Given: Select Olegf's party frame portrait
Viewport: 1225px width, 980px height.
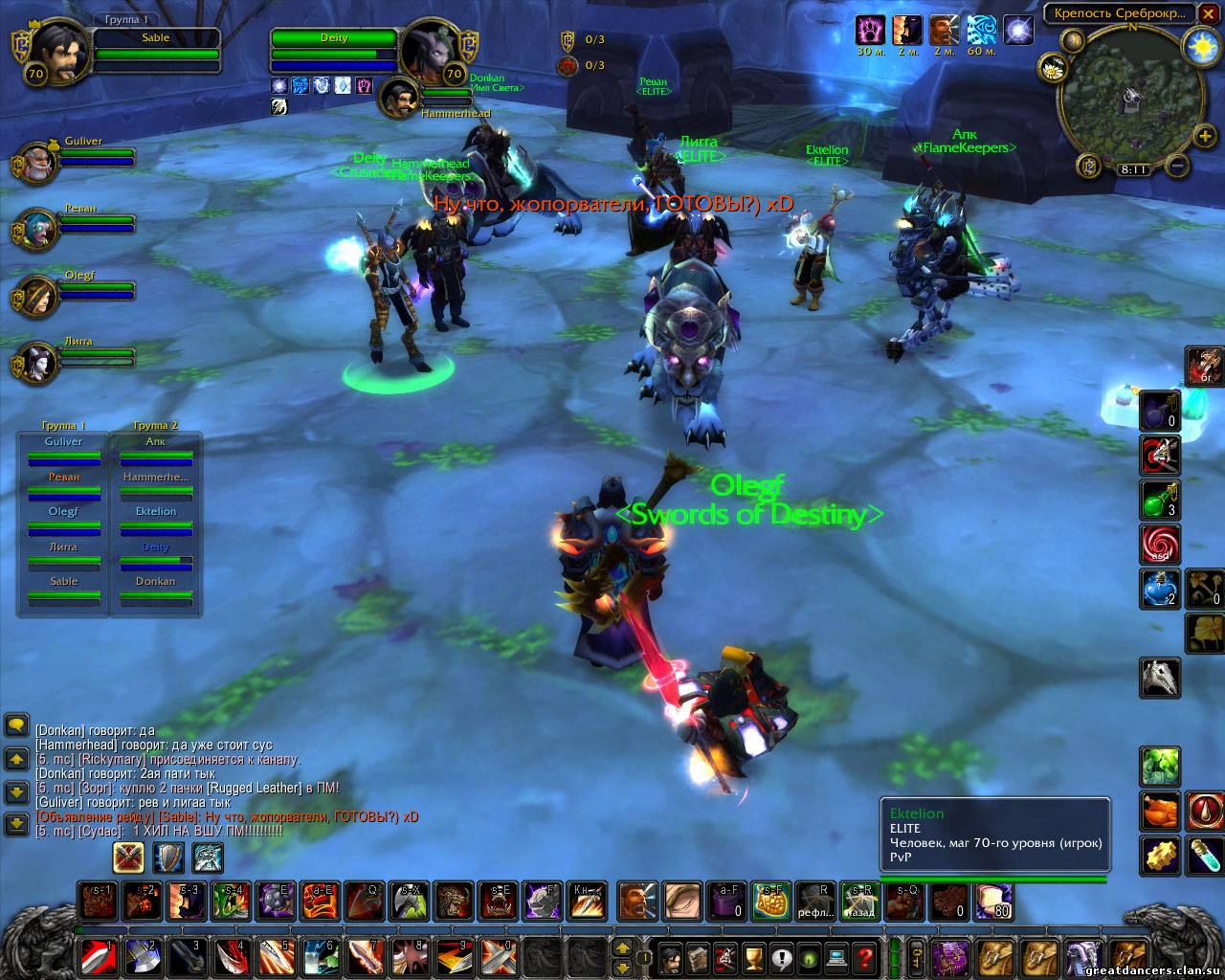Looking at the screenshot, I should coord(36,296).
